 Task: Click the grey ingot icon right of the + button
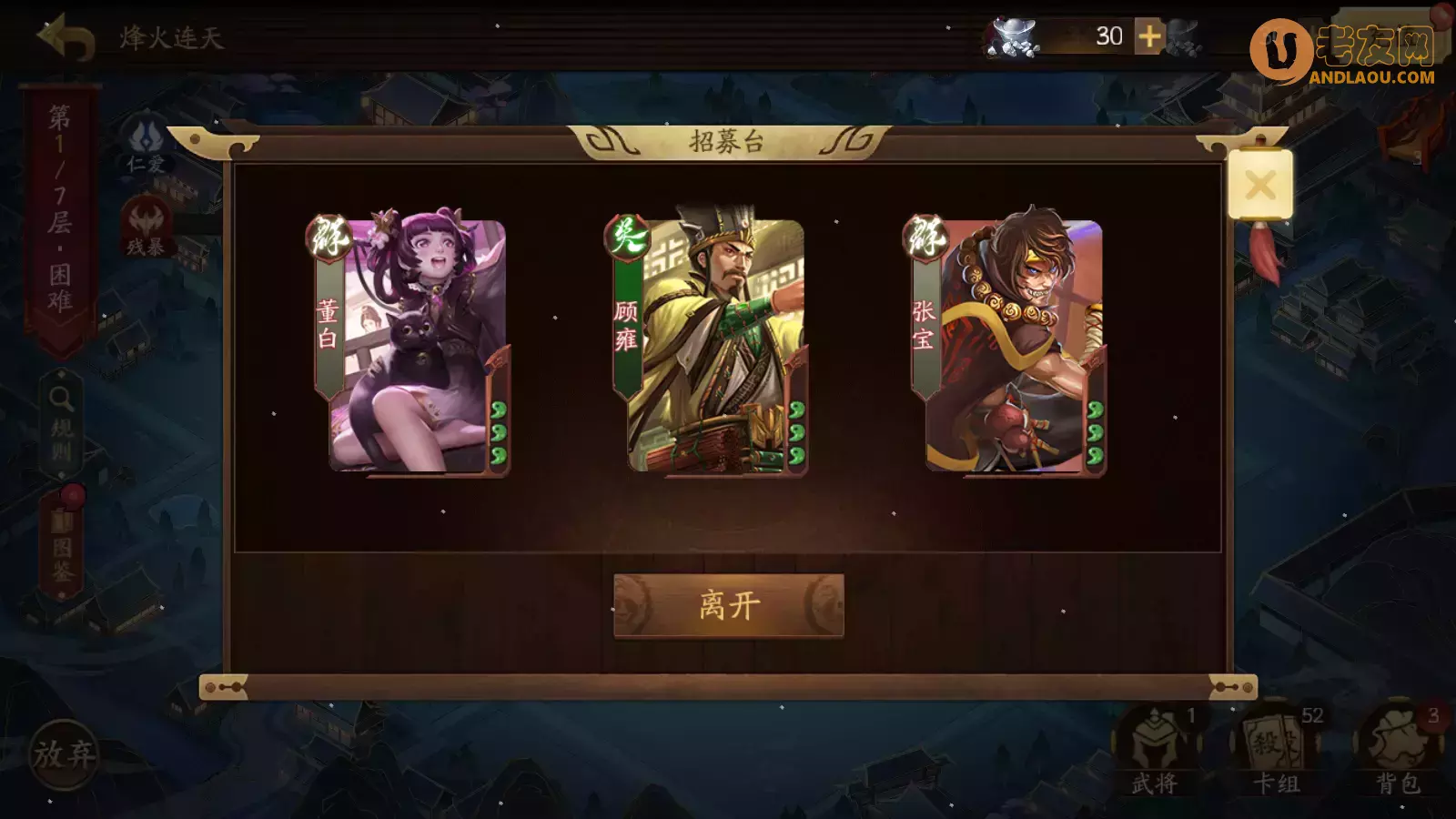click(x=1183, y=38)
